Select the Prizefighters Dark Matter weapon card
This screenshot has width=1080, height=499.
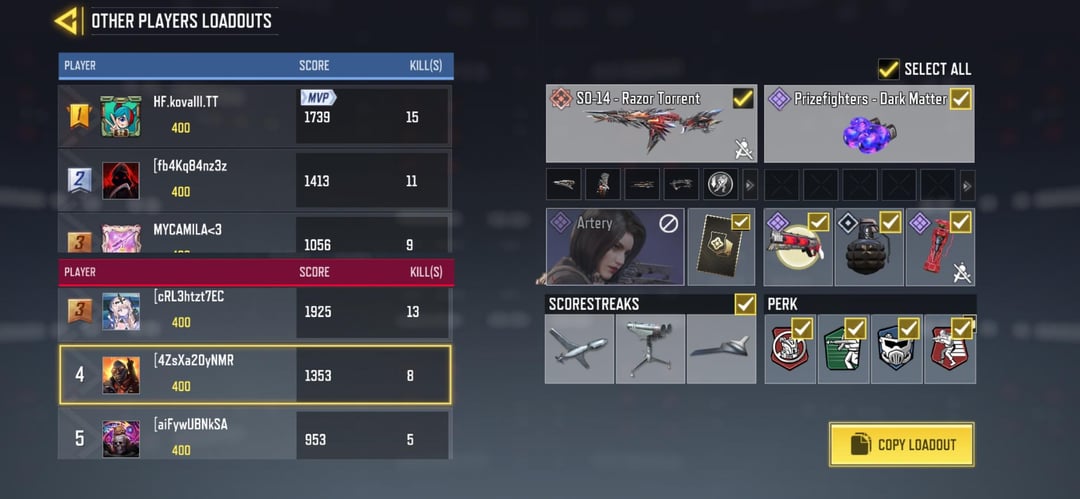point(868,124)
